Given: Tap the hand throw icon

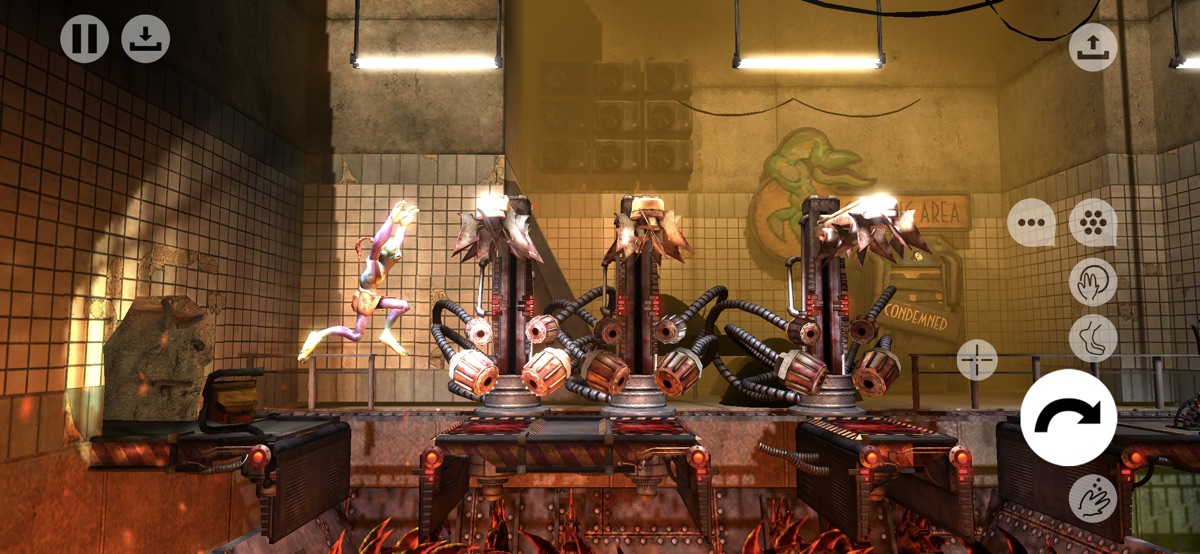Looking at the screenshot, I should click(x=1093, y=497).
